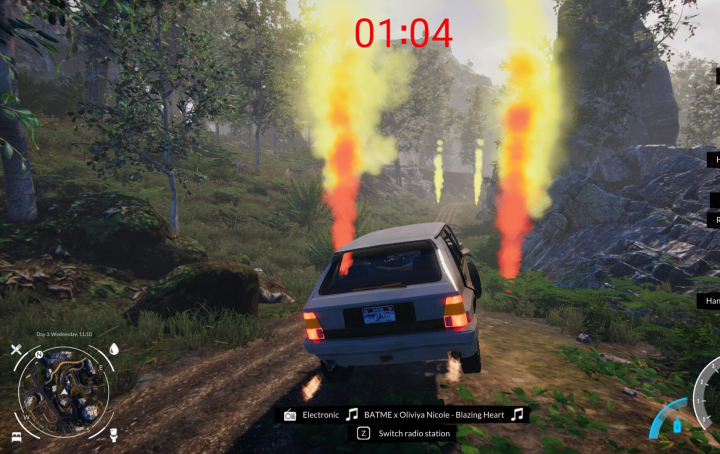Screen dimensions: 720x454
Task: Check the hunger fork-and-knife icon
Action: (x=16, y=350)
